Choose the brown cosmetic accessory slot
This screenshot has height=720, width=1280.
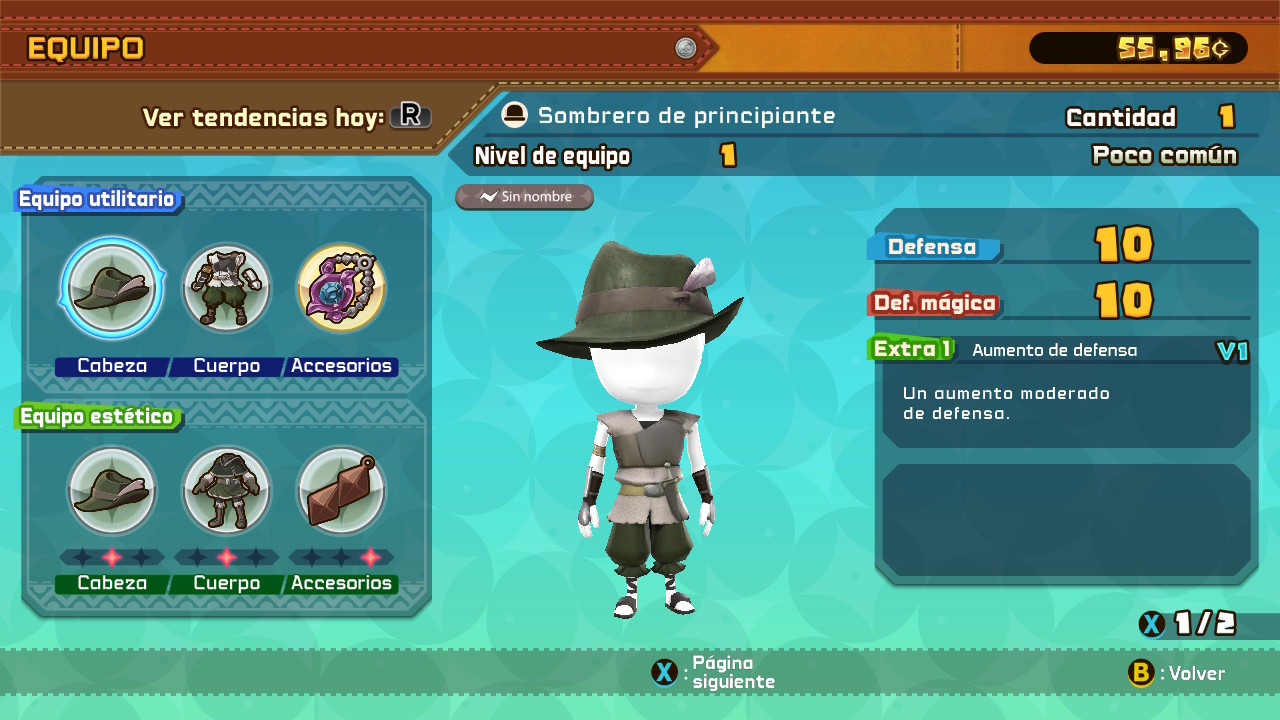coord(341,490)
